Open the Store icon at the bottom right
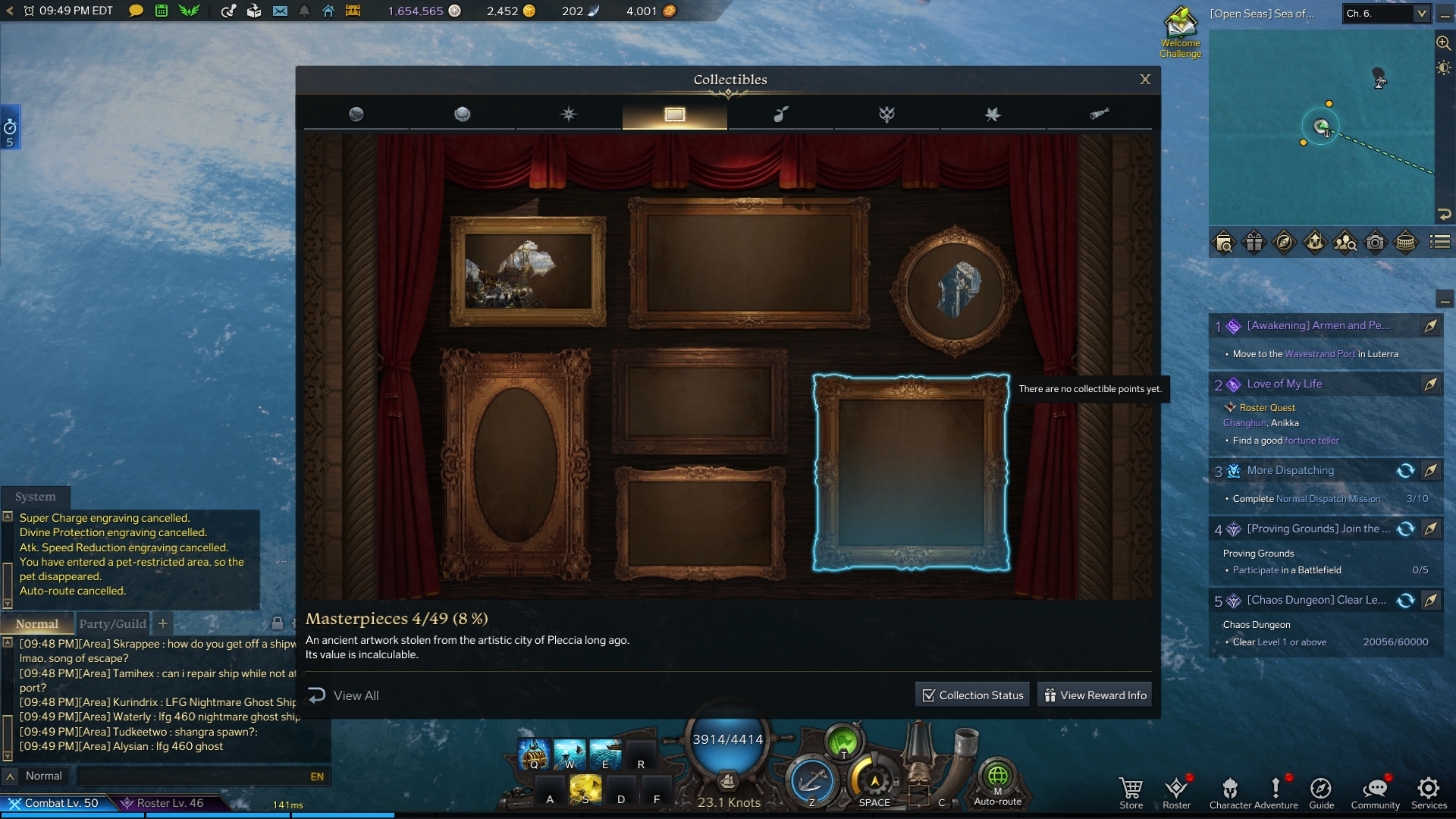1456x819 pixels. [1131, 789]
